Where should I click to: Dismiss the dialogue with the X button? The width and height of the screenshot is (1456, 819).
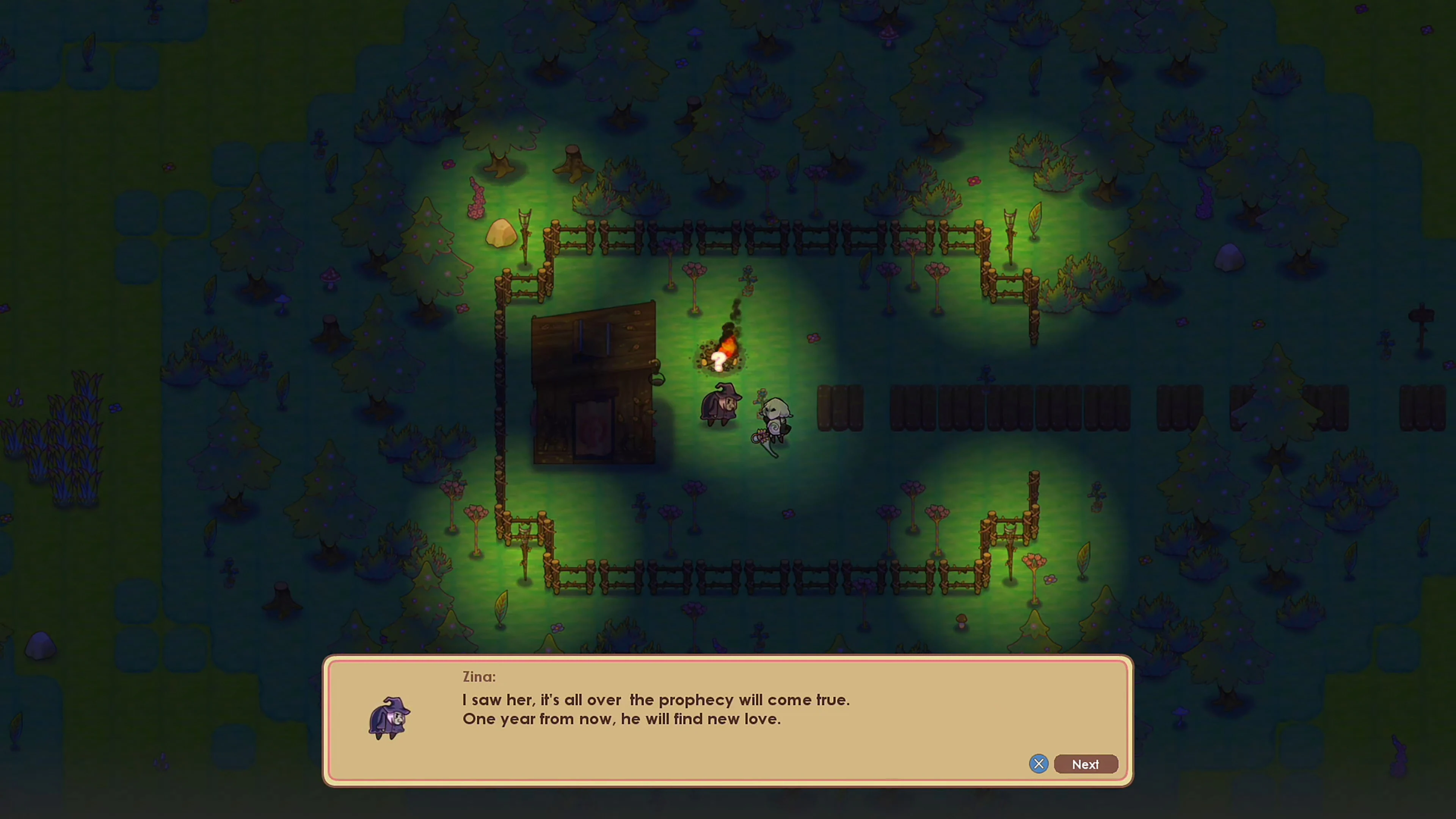coord(1039,764)
